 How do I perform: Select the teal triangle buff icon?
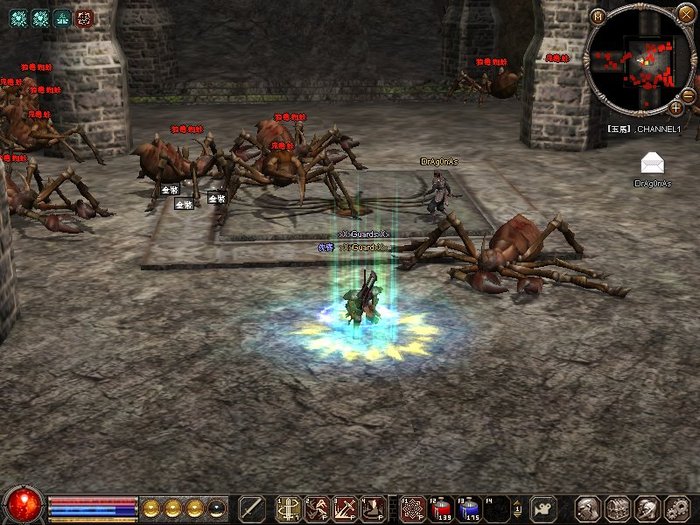(62, 17)
